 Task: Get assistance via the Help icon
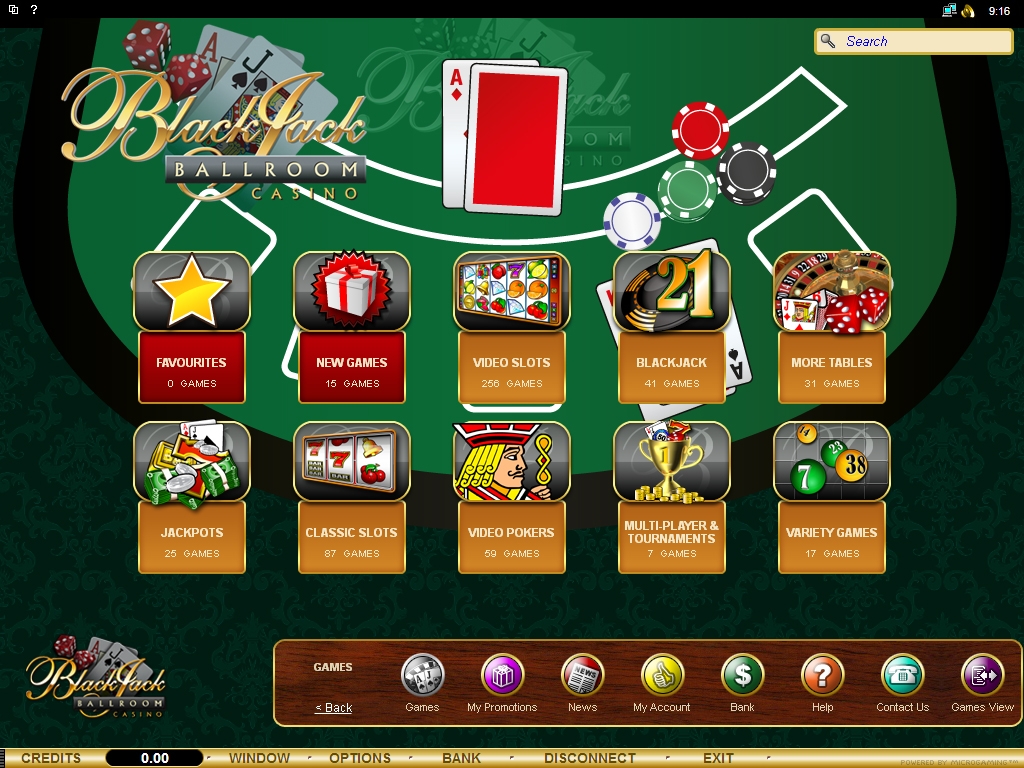pyautogui.click(x=822, y=677)
